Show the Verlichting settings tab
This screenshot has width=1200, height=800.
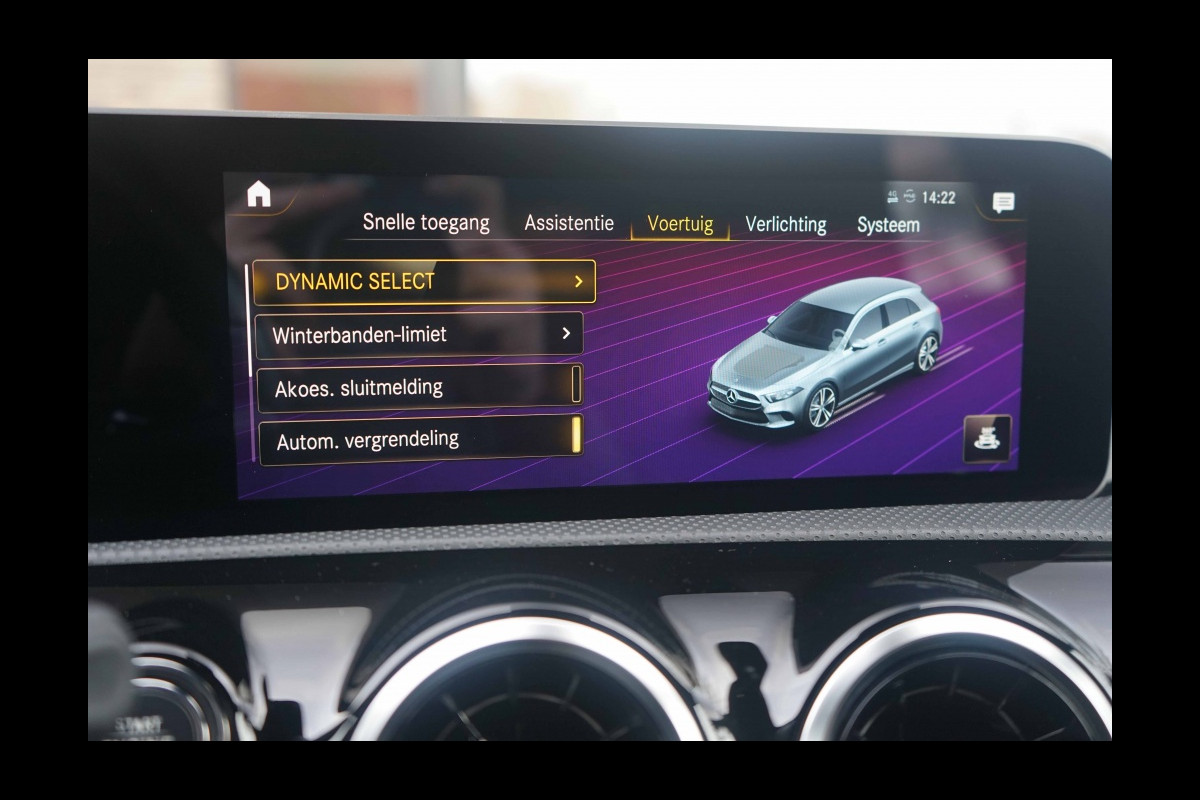(x=786, y=224)
